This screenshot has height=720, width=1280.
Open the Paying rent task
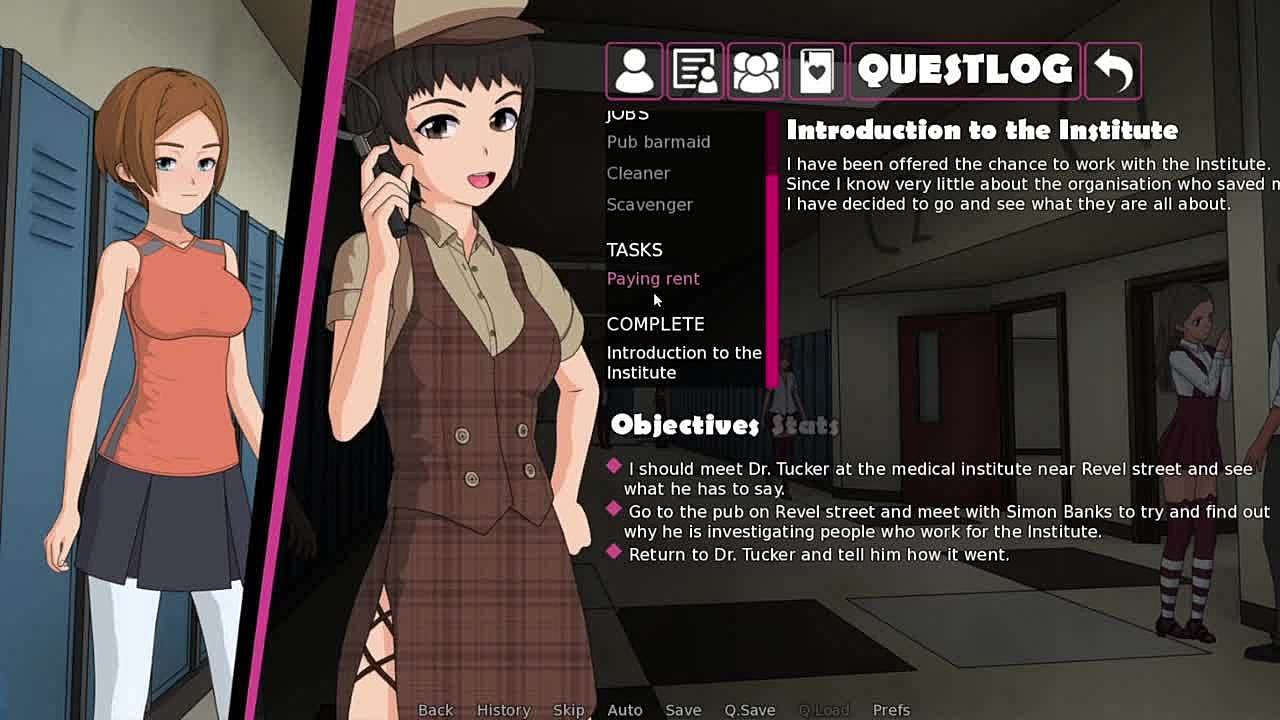pyautogui.click(x=653, y=279)
